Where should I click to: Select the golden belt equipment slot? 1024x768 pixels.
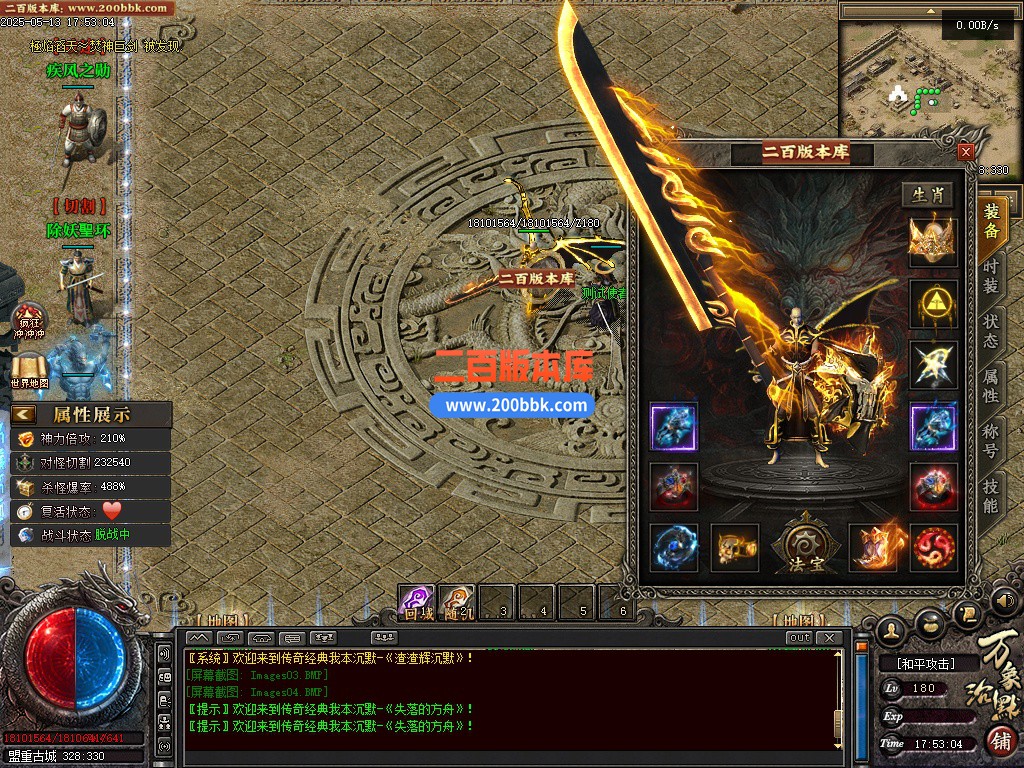tap(734, 547)
